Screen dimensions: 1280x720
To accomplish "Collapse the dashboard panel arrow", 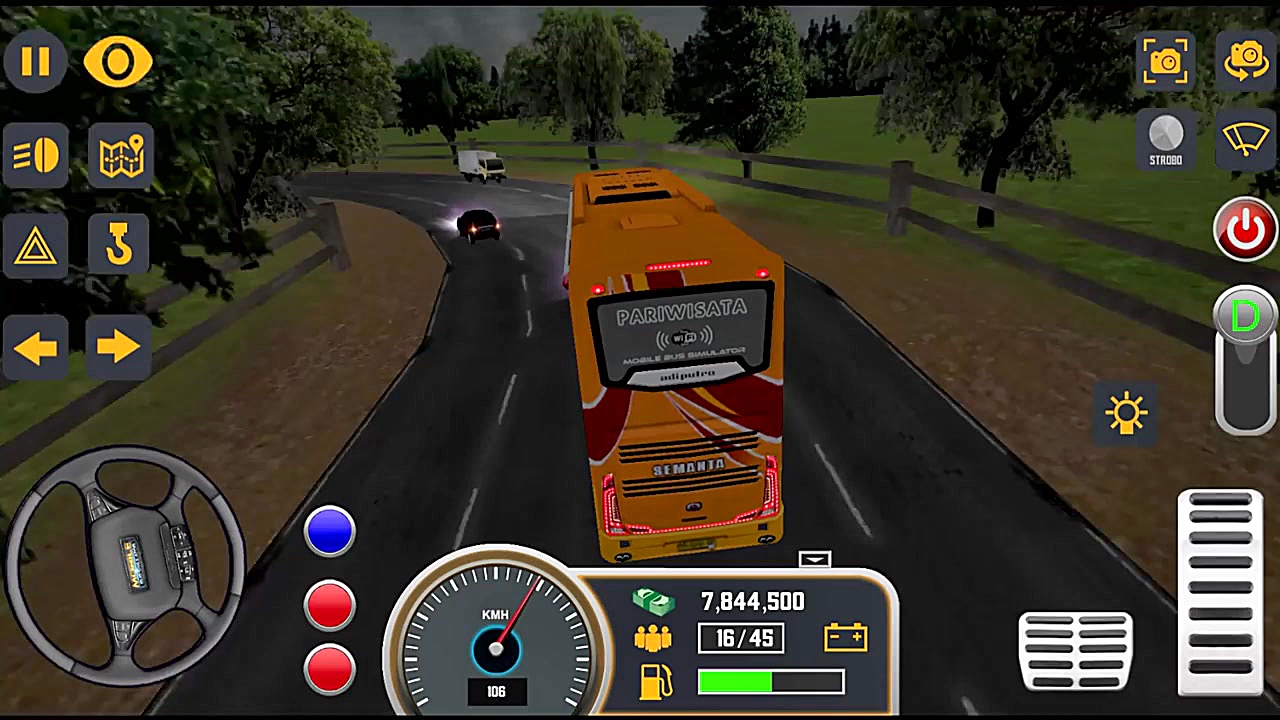I will click(x=815, y=559).
